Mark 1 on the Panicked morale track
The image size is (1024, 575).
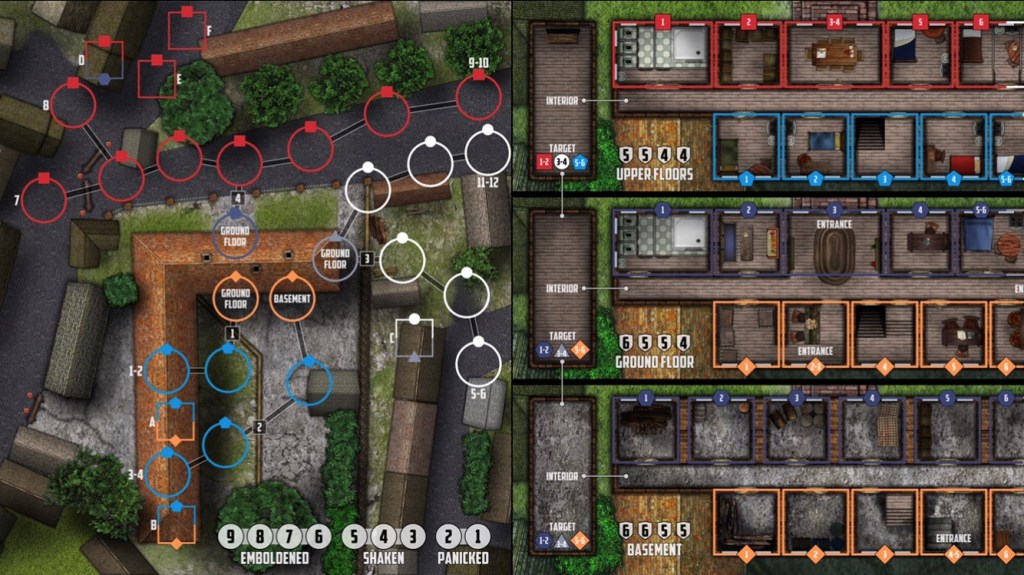481,537
